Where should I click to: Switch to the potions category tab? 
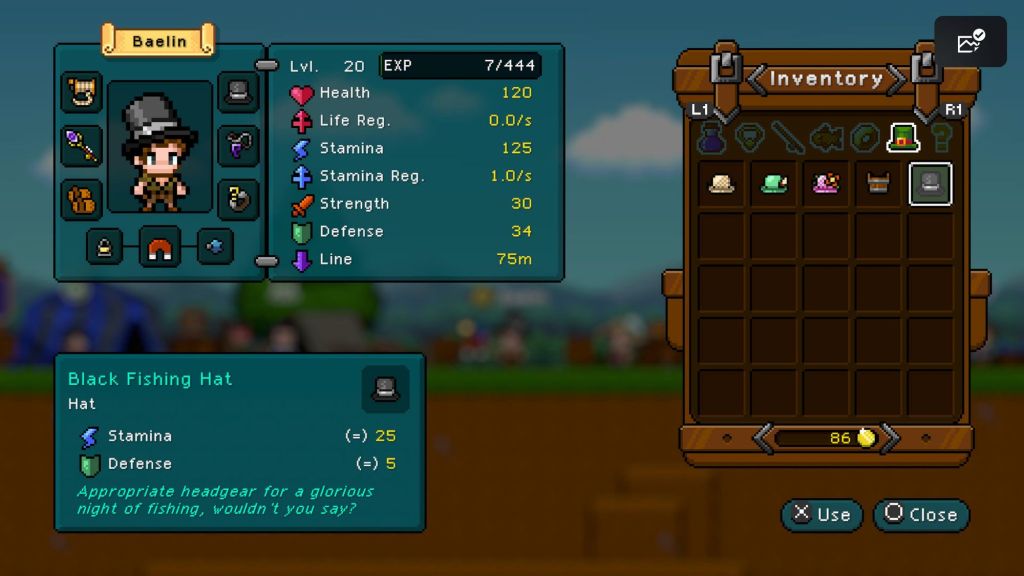pos(711,137)
